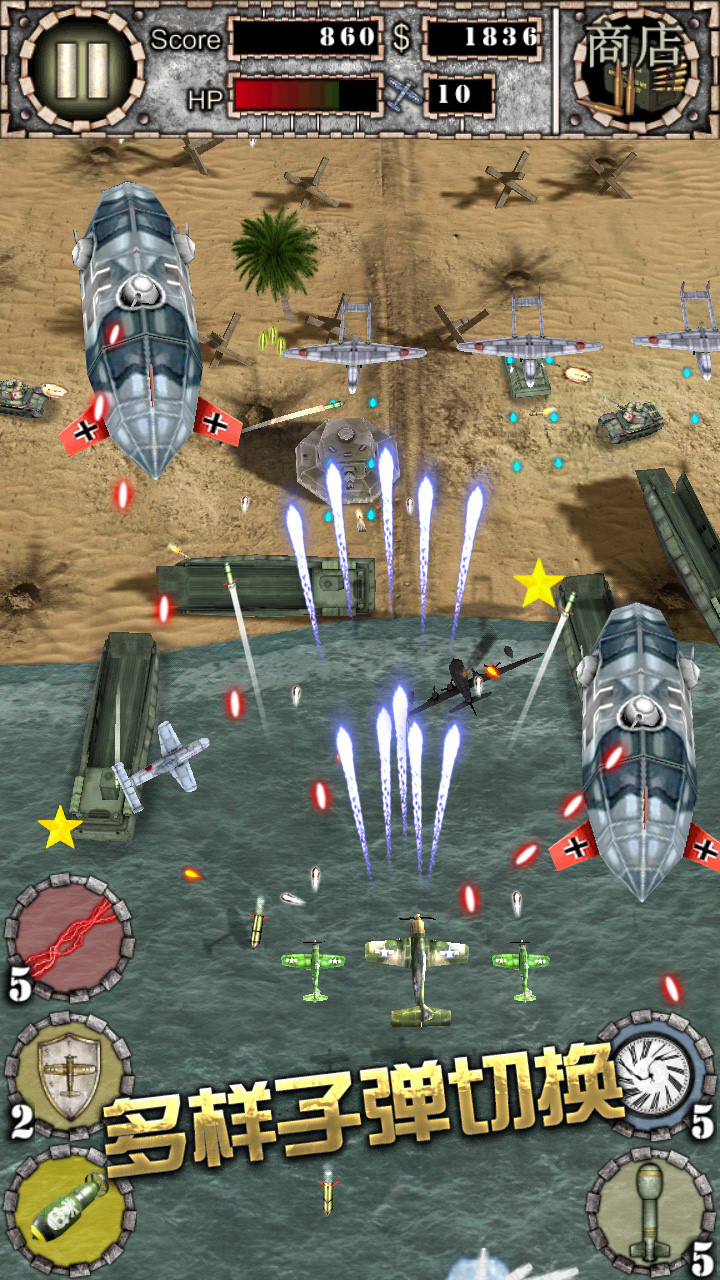Trigger the clock time-slow ability
This screenshot has width=720, height=1280.
pyautogui.click(x=652, y=1076)
